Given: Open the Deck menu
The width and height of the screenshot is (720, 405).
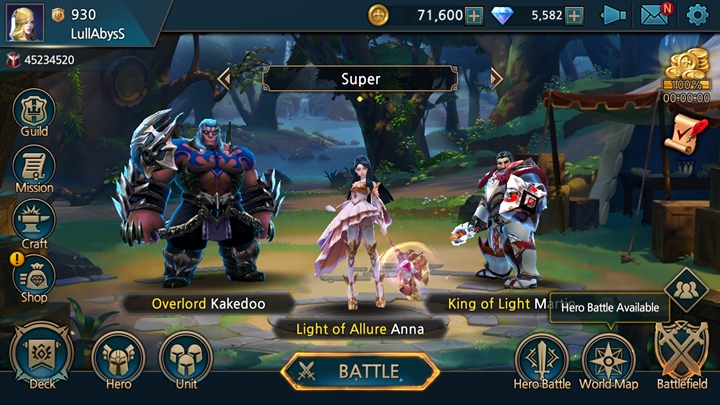Looking at the screenshot, I should 42,358.
